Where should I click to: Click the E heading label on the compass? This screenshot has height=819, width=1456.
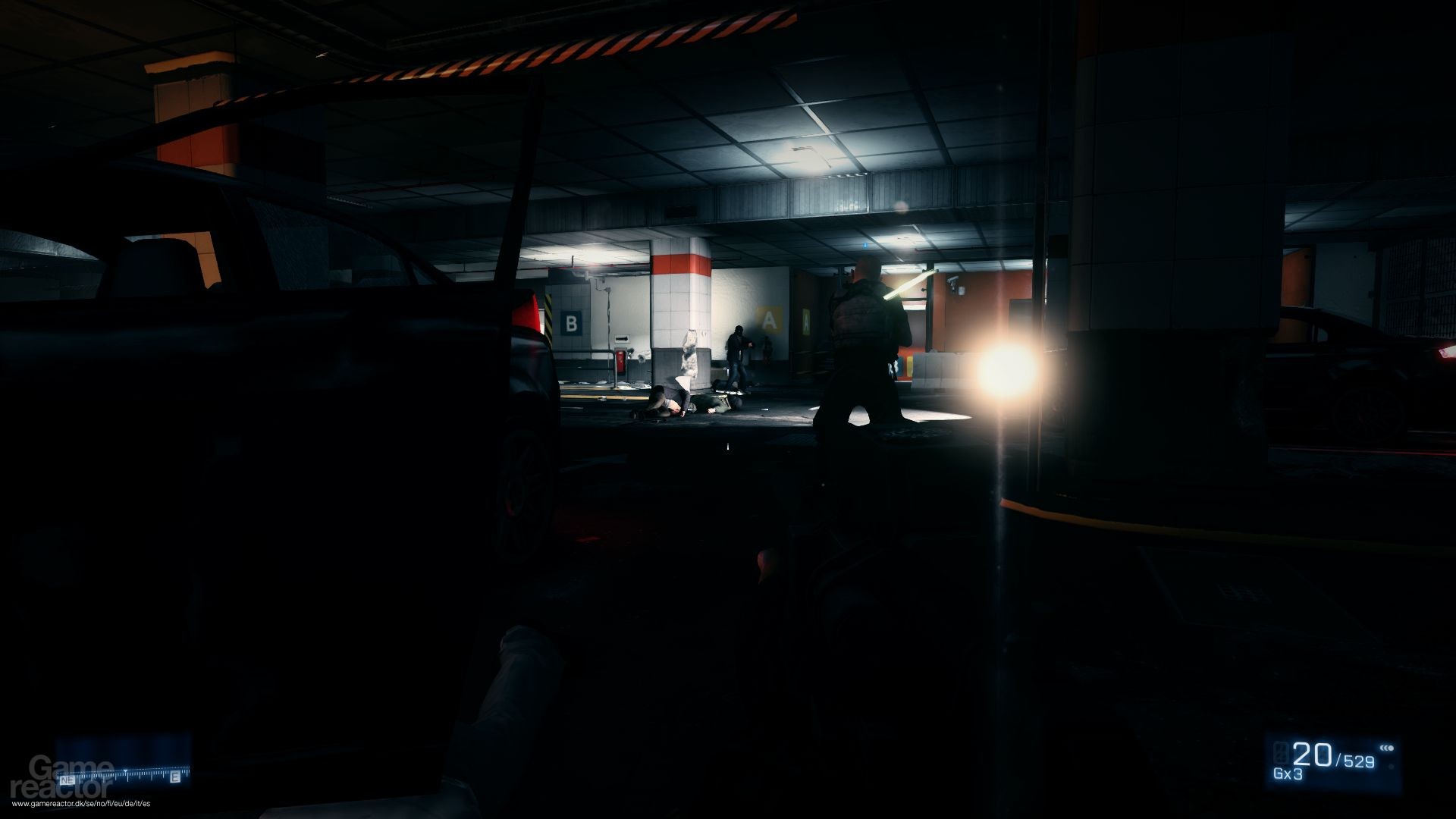pos(175,777)
